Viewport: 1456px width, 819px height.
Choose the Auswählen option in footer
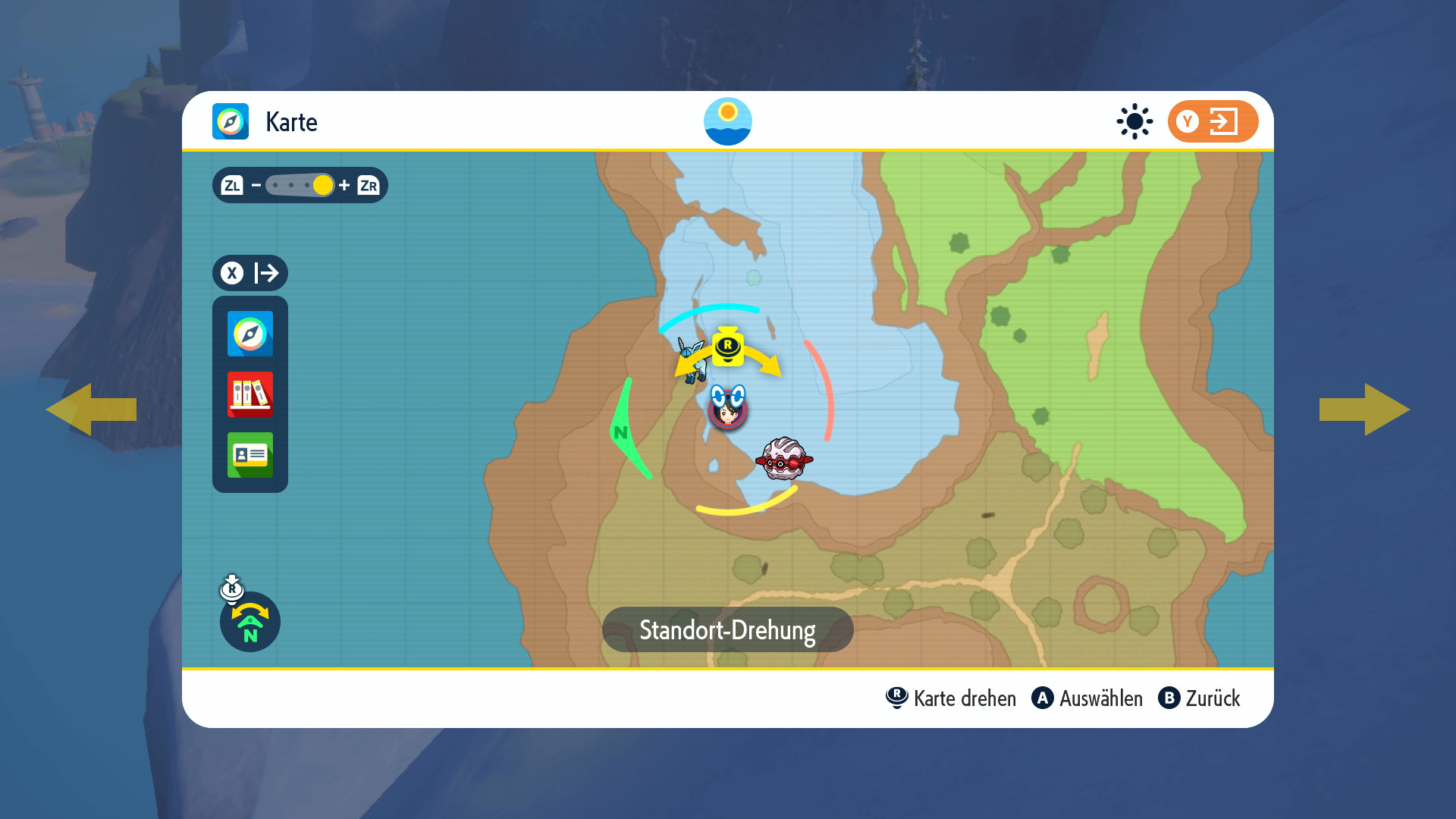click(x=1087, y=698)
